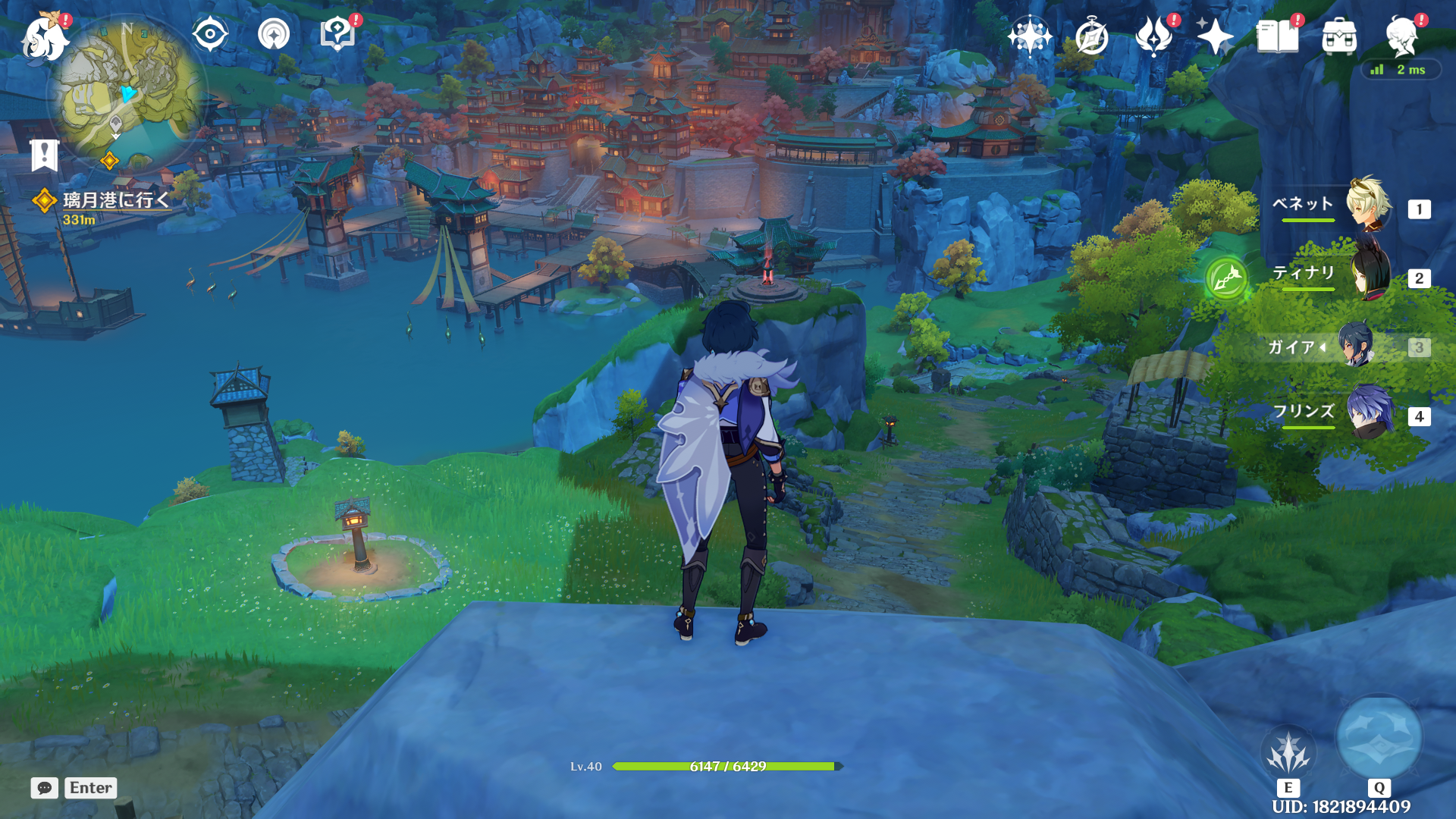Open the events flame icon
This screenshot has width=1456, height=819.
click(1153, 36)
